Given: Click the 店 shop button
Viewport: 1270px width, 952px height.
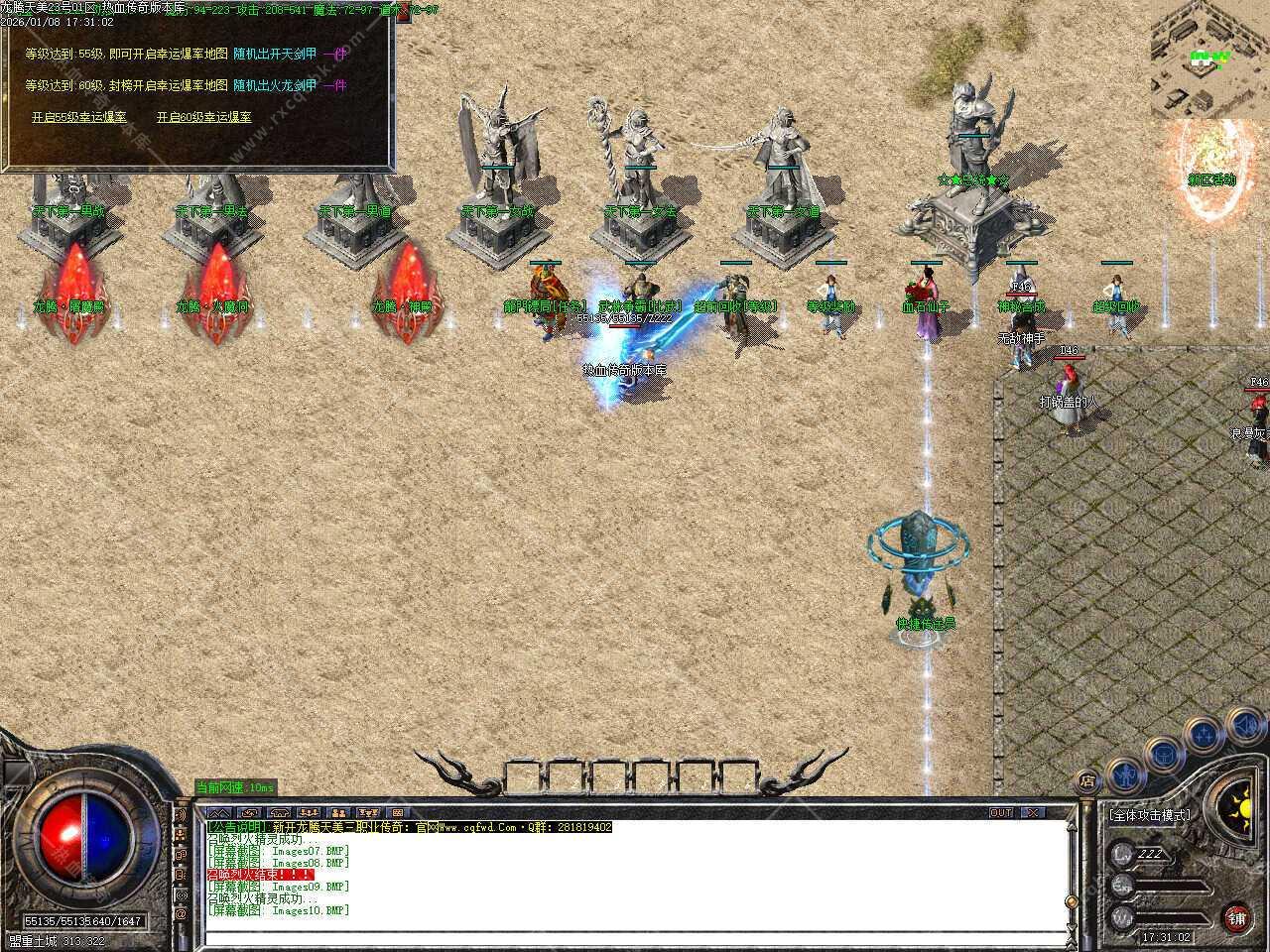Looking at the screenshot, I should [x=1088, y=781].
